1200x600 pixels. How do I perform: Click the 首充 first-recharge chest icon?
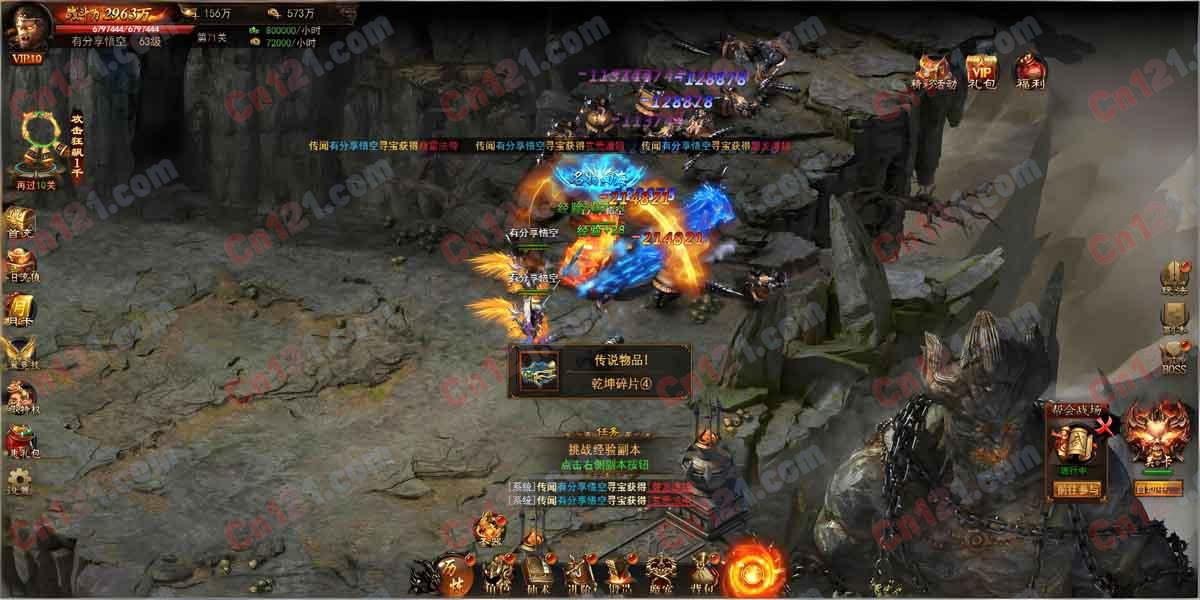[x=20, y=222]
